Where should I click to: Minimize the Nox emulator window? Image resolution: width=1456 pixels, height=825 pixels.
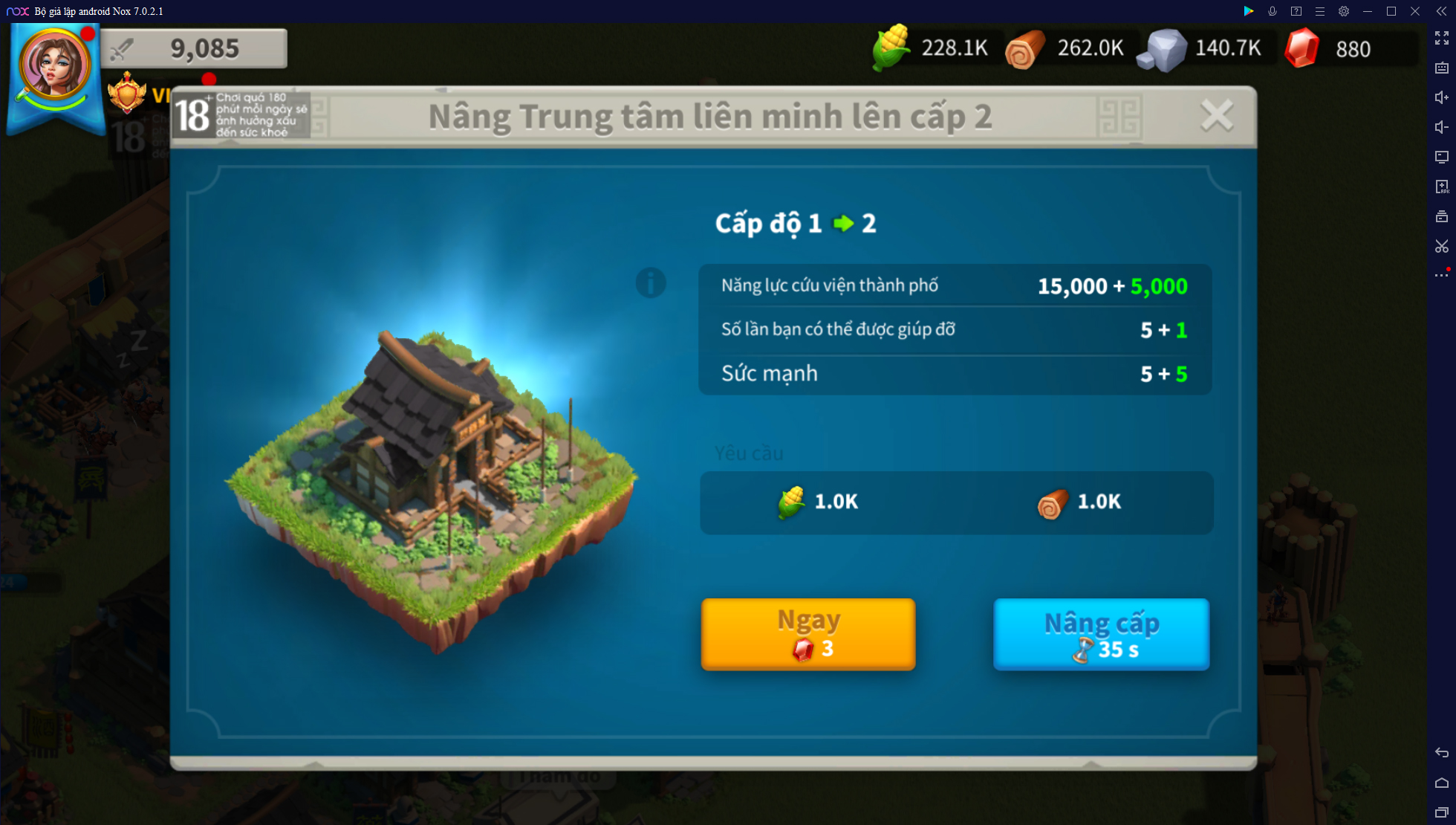[1367, 11]
